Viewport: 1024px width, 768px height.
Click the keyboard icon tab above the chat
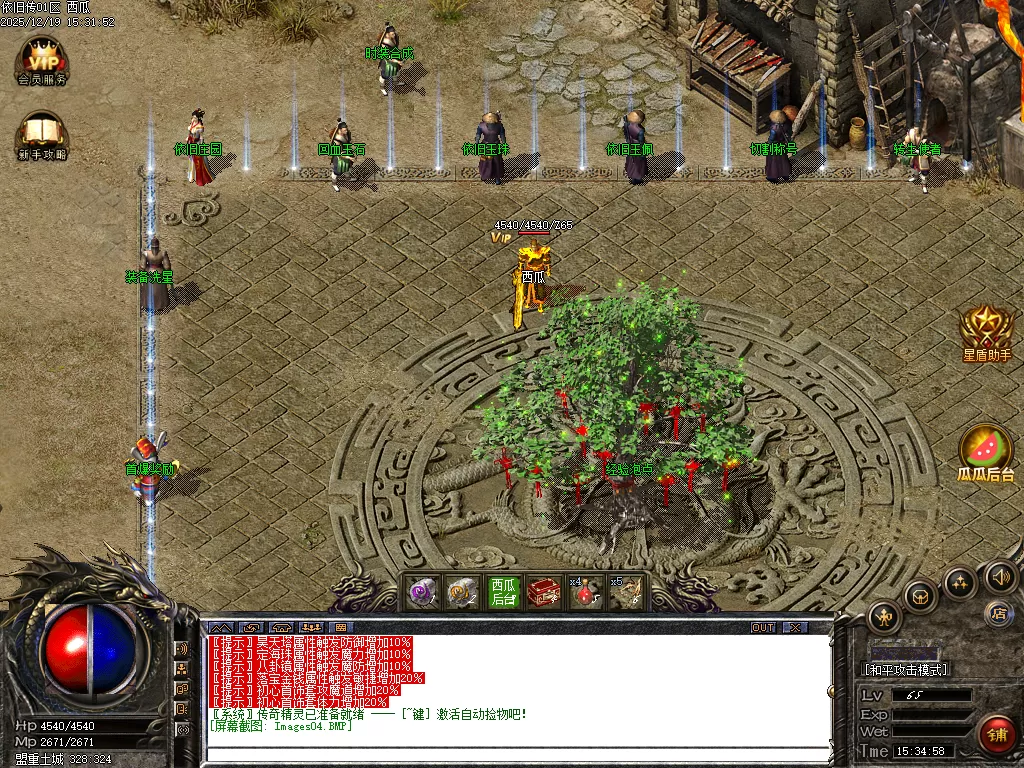point(342,627)
